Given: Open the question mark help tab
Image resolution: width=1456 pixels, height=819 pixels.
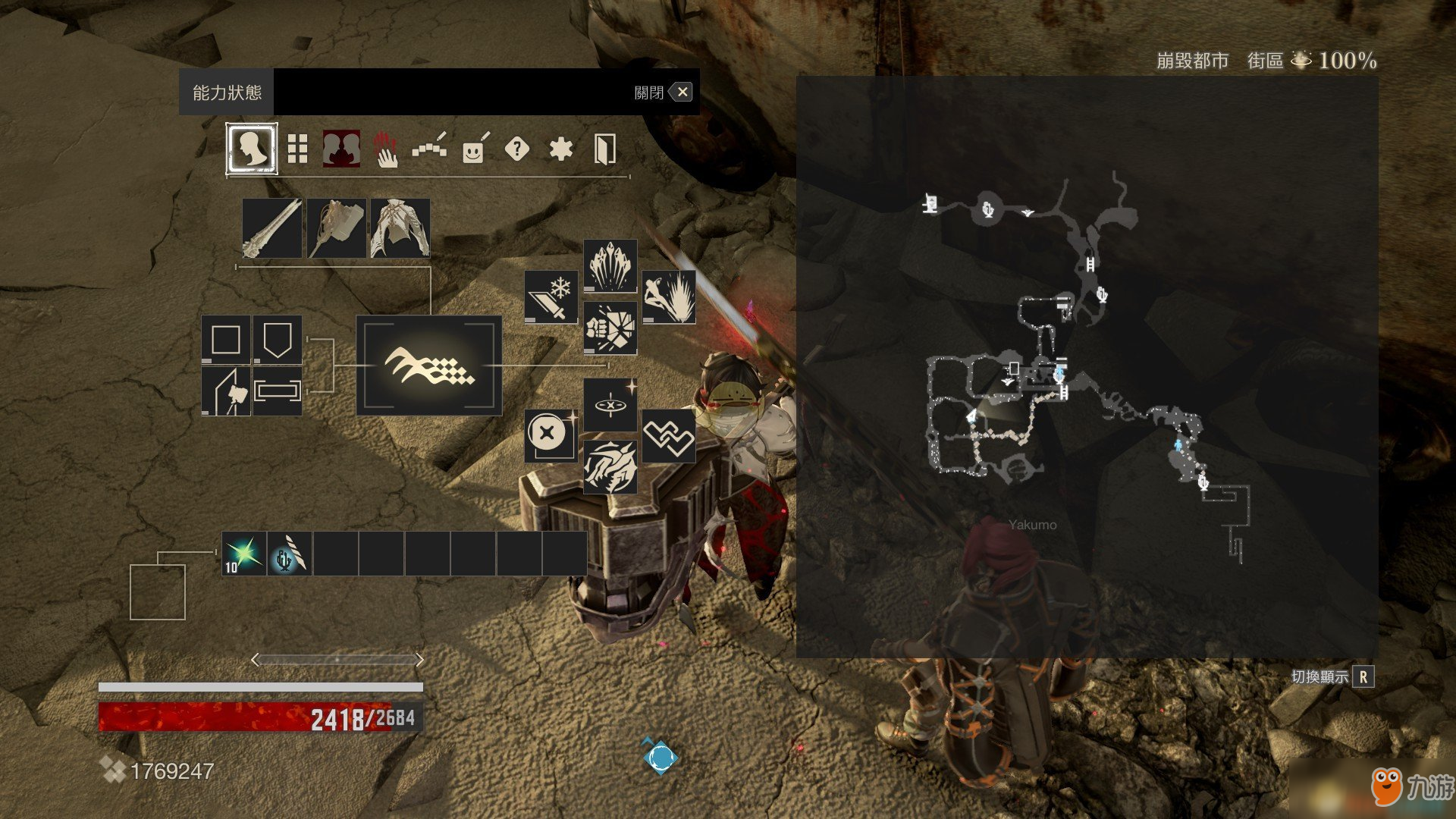Looking at the screenshot, I should click(517, 149).
